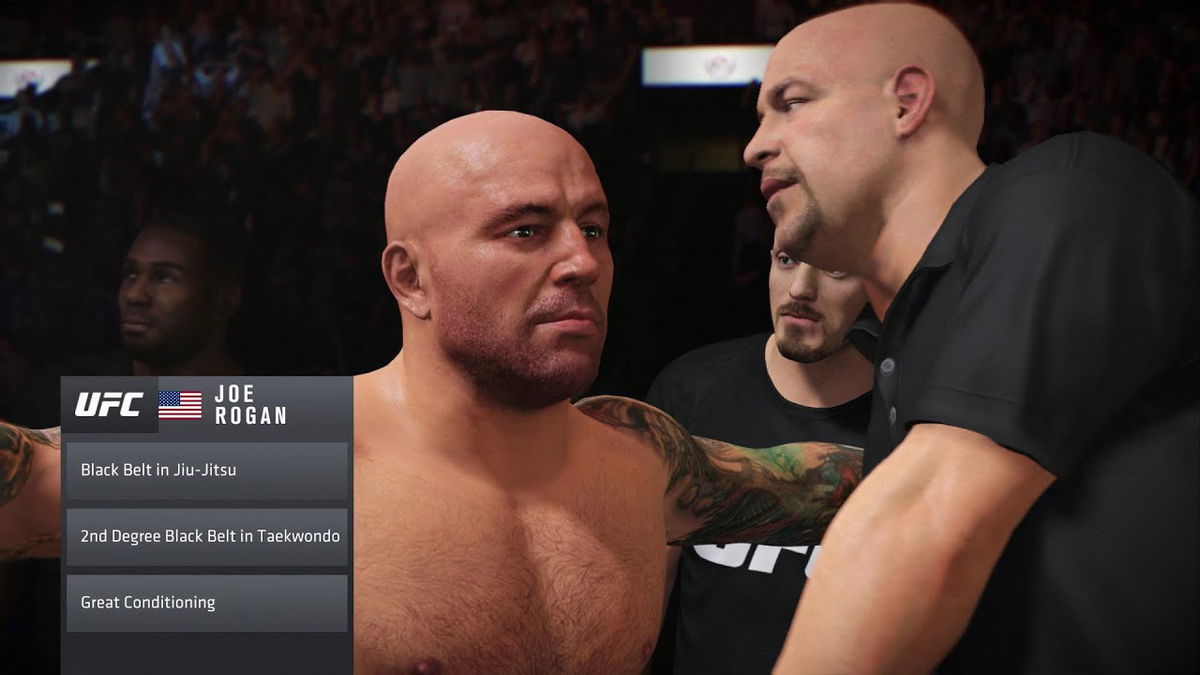The height and width of the screenshot is (675, 1200).
Task: Click the Great Conditioning row
Action: [x=207, y=603]
